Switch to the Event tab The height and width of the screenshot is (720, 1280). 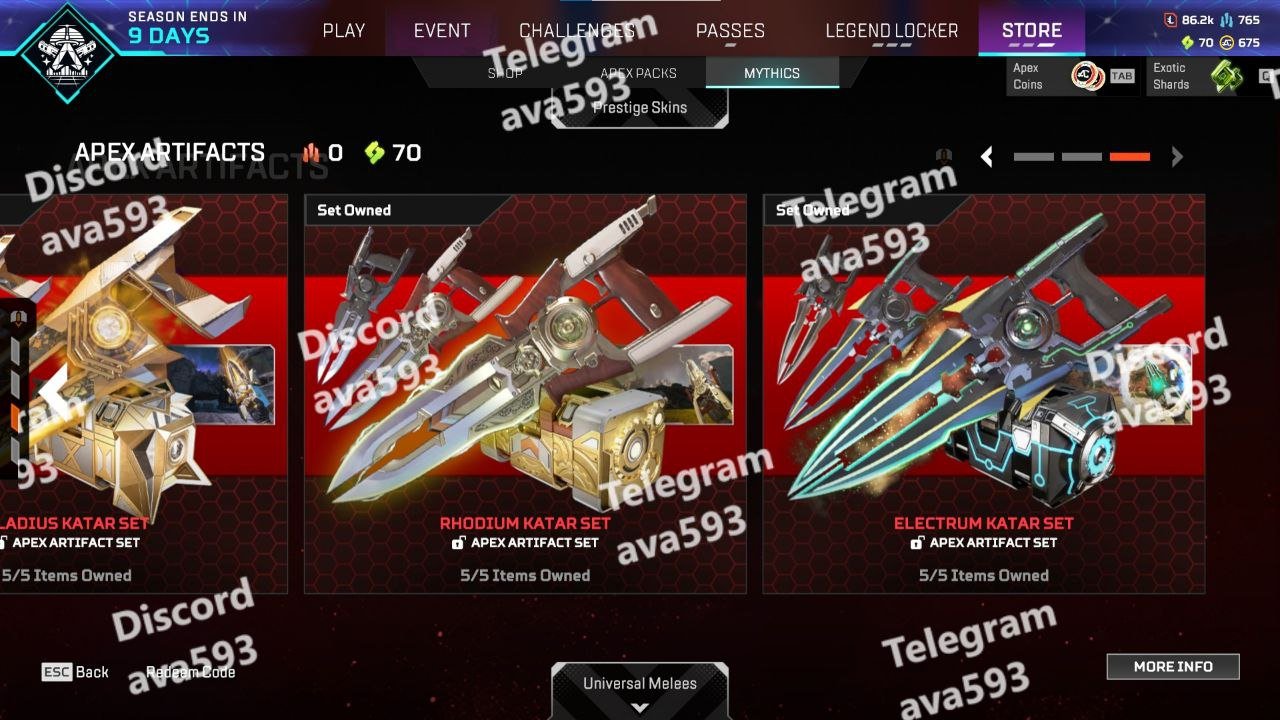click(442, 30)
